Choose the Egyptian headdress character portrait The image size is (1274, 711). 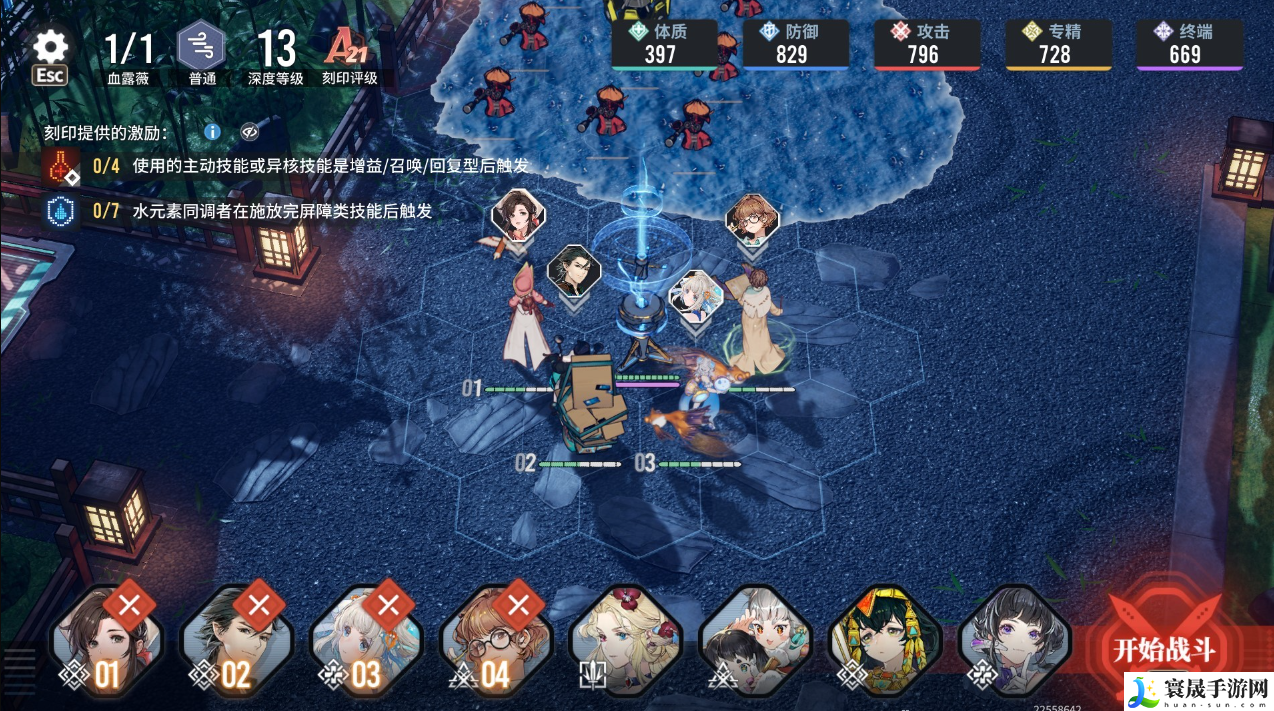pyautogui.click(x=886, y=640)
